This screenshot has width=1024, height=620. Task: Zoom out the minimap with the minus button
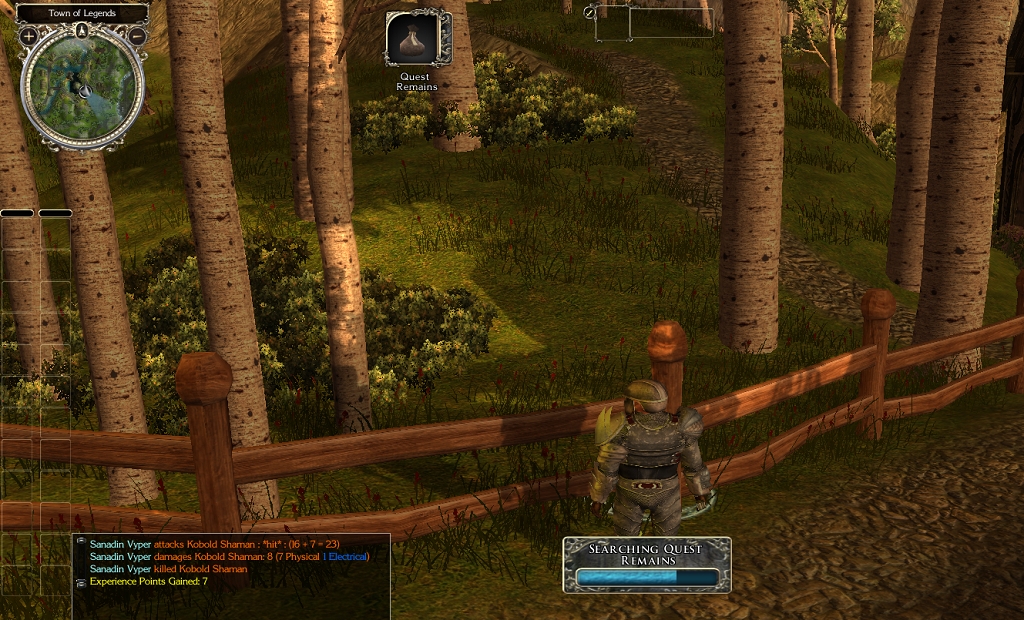click(137, 36)
